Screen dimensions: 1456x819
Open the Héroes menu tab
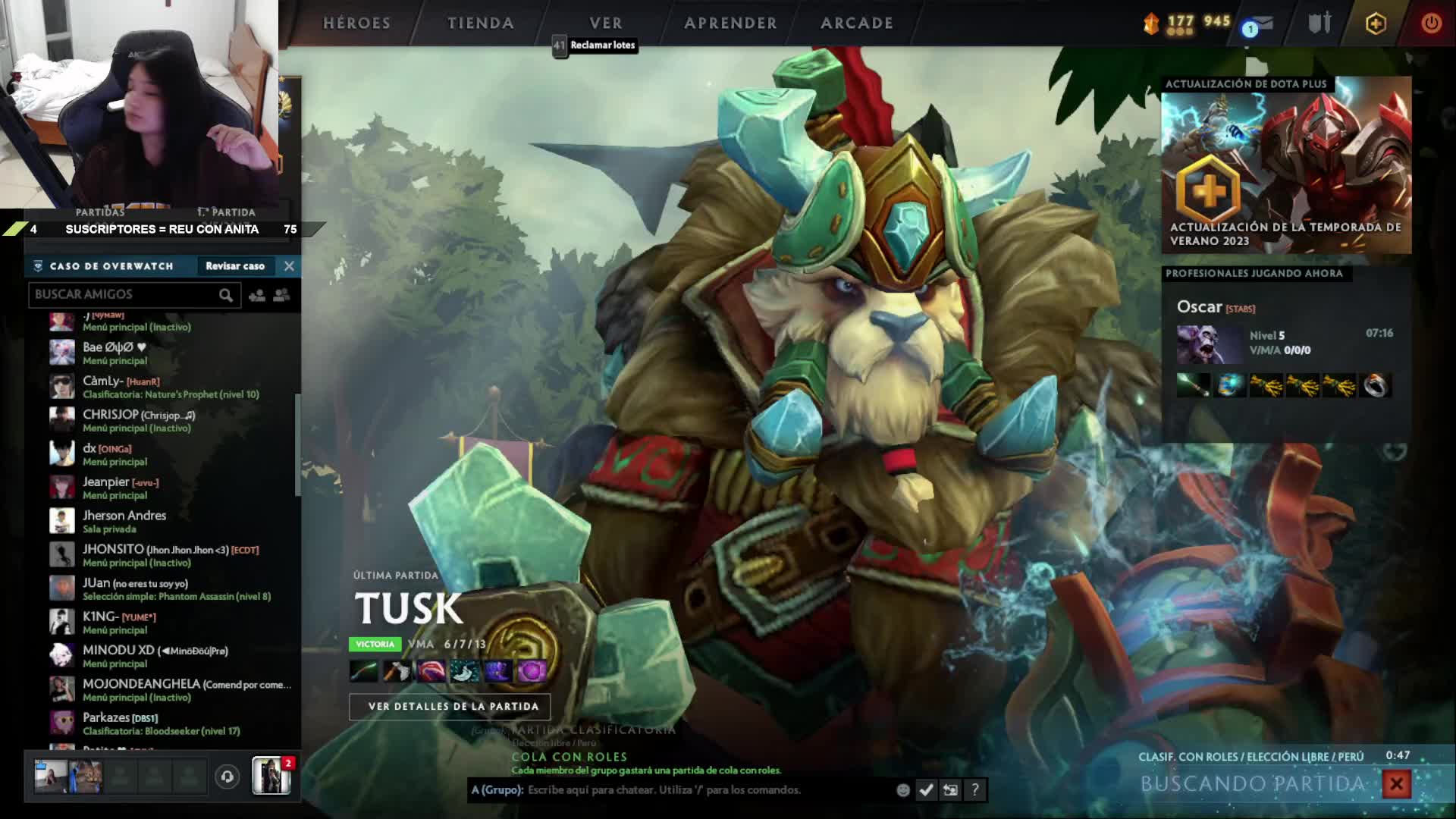click(x=356, y=24)
